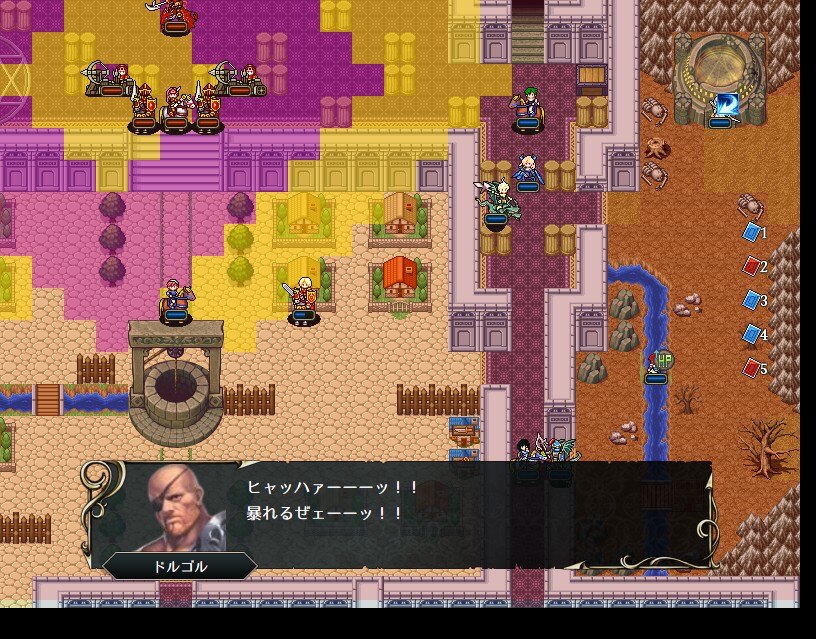Pick the red turn card numbered 5
This screenshot has width=816, height=639.
click(x=753, y=368)
